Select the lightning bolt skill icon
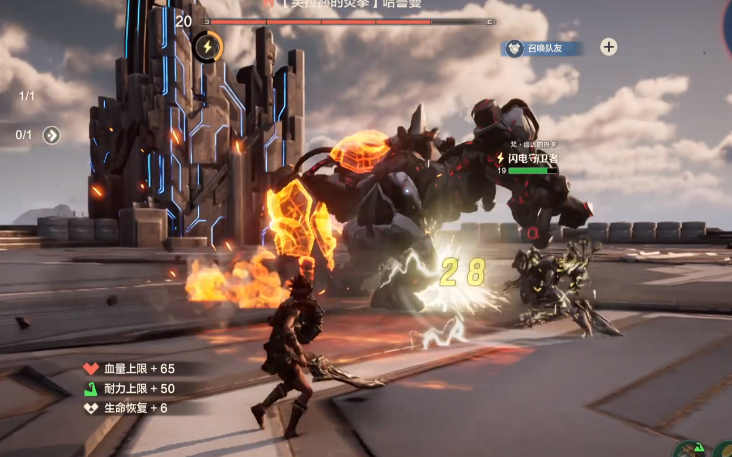 click(207, 46)
